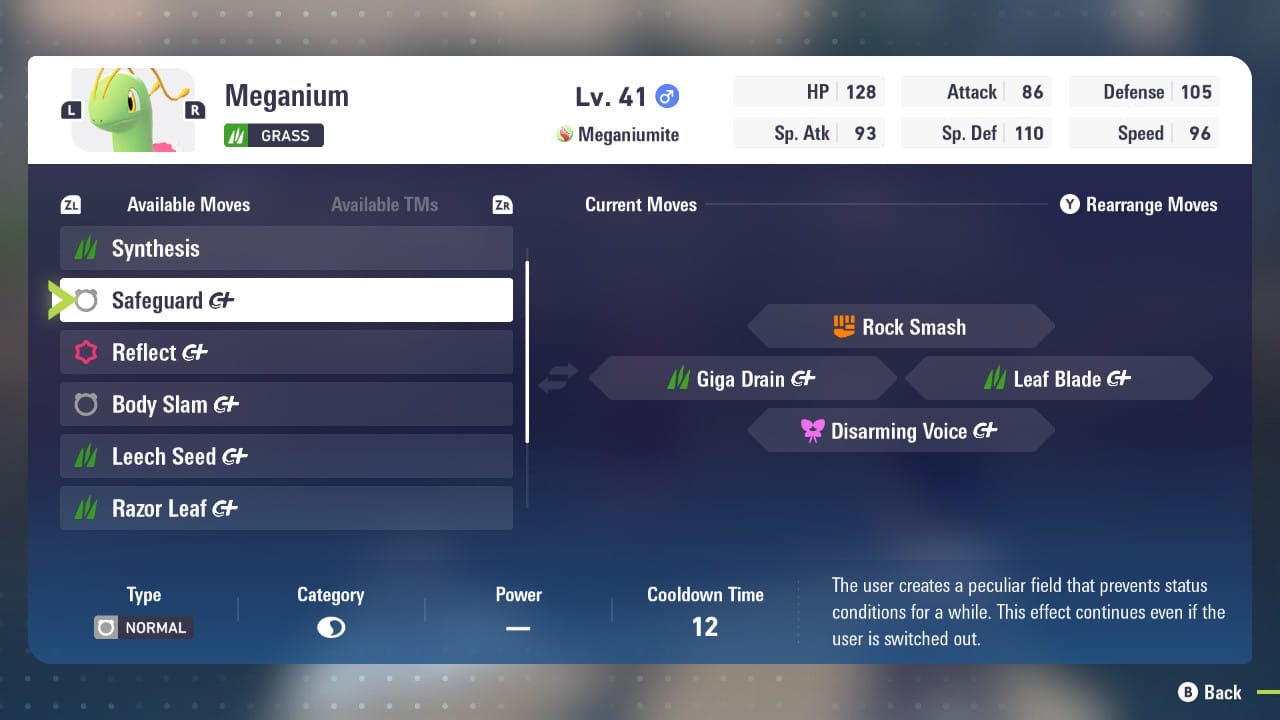The image size is (1280, 720).
Task: Click the Fighting fist icon on Rock Smash
Action: [846, 326]
